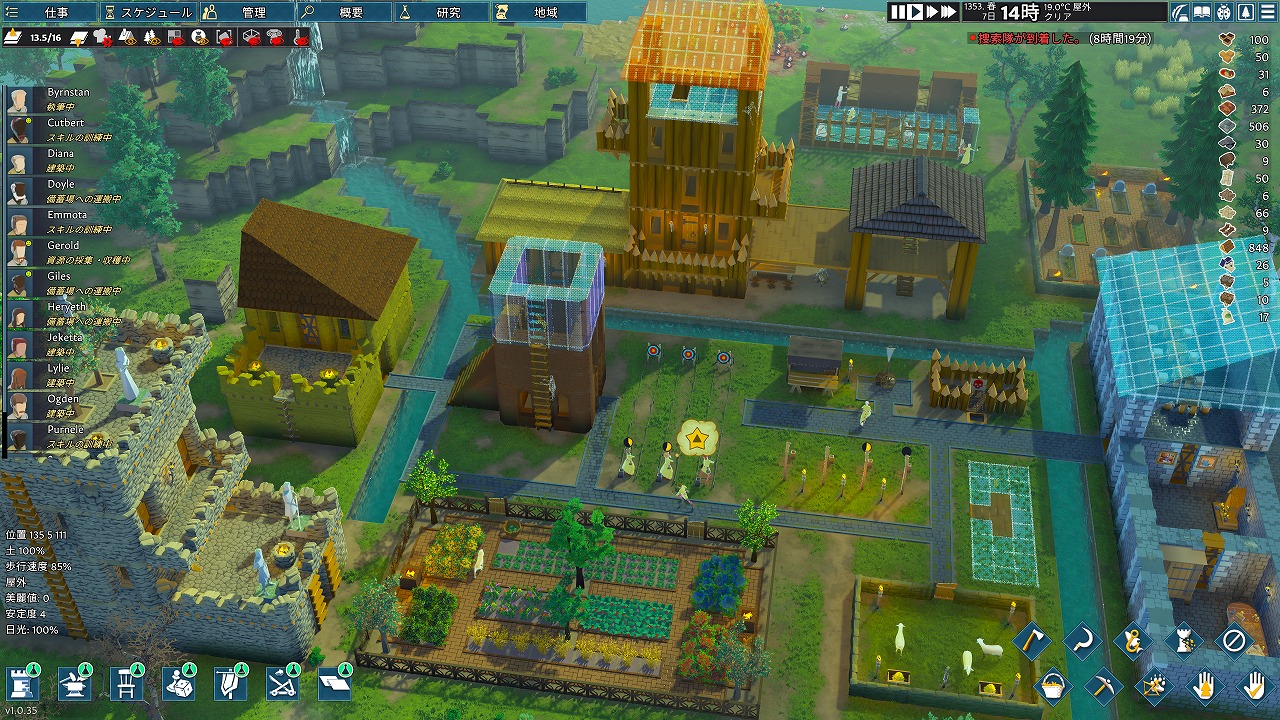
Task: Open the chair furniture build category
Action: coord(126,685)
